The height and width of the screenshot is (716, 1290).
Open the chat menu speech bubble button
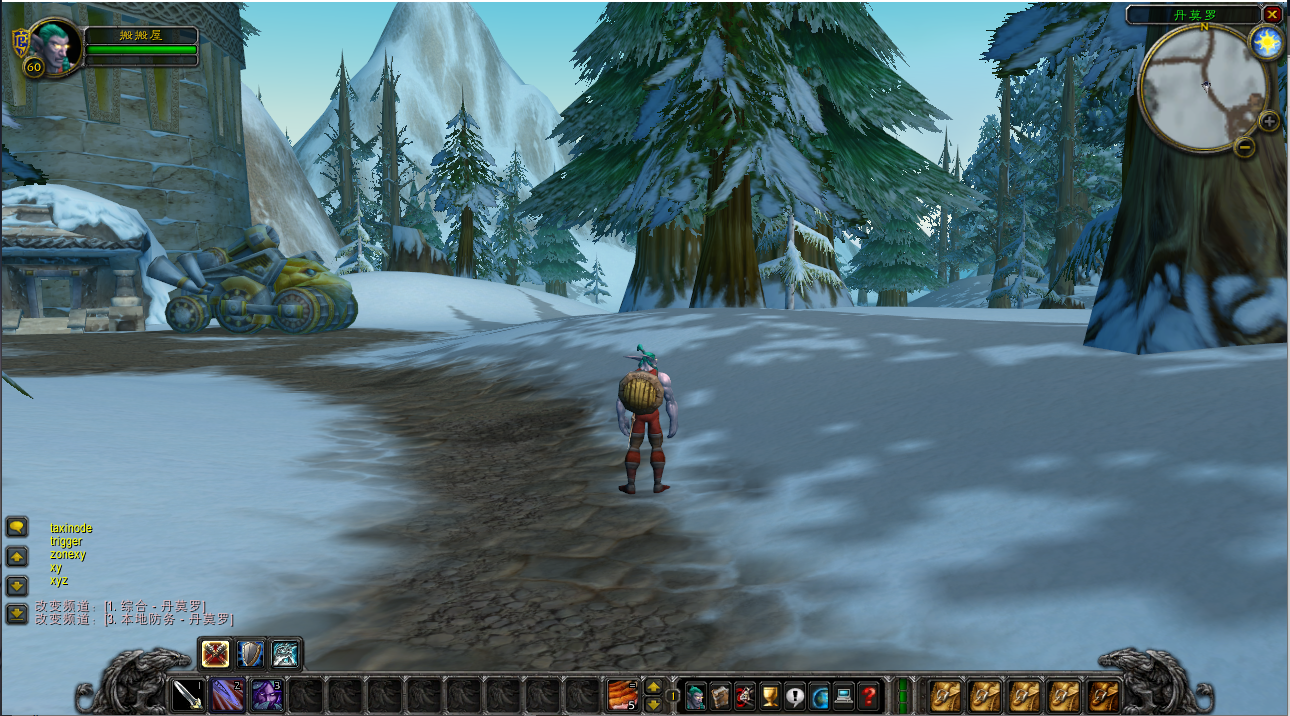click(x=17, y=527)
